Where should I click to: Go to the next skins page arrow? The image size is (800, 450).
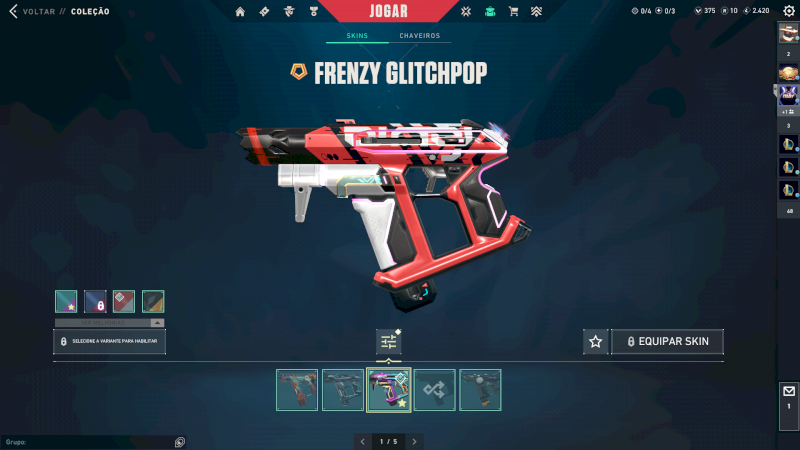coord(415,441)
